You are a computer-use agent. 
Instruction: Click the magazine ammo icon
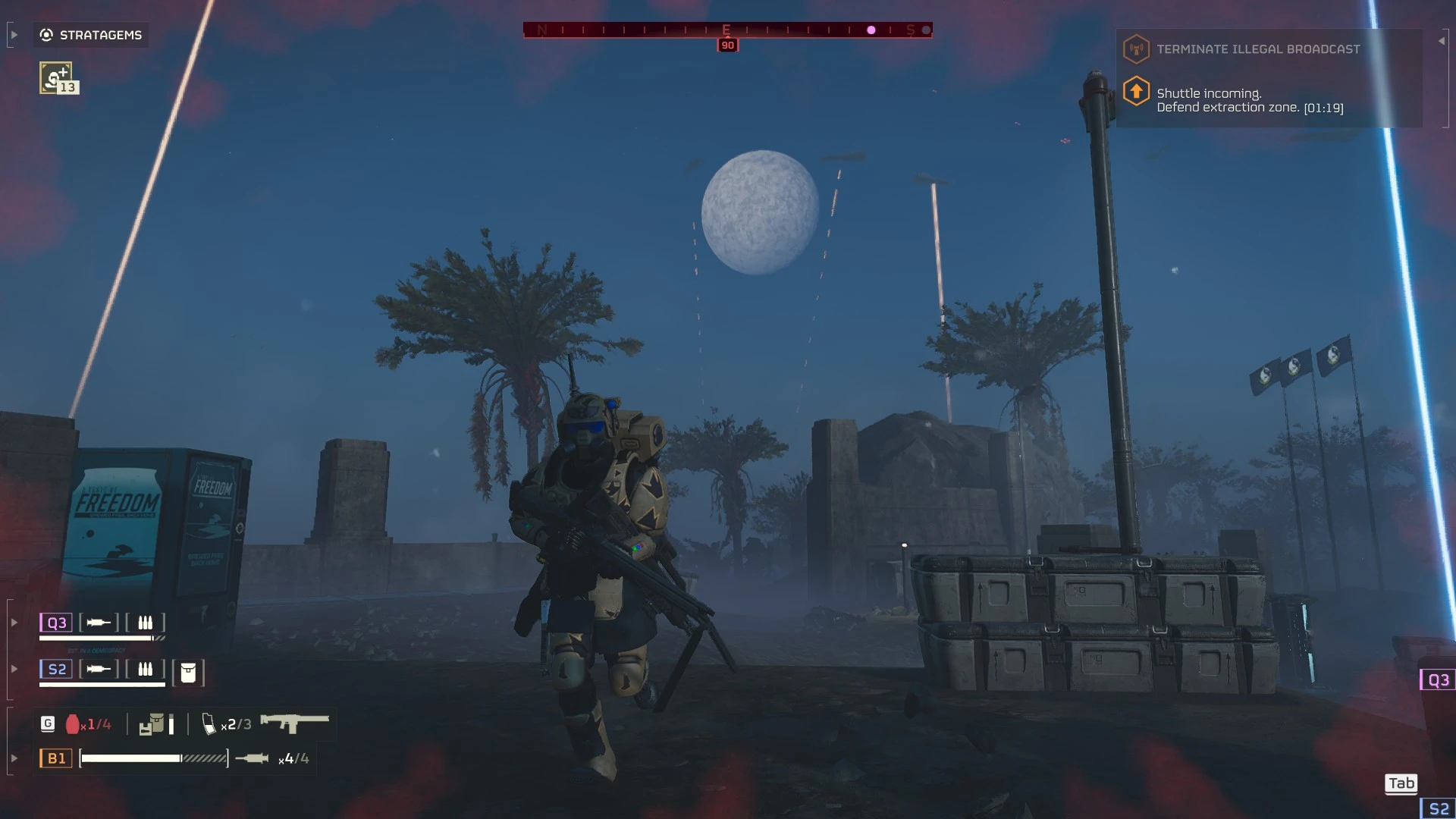(x=209, y=724)
